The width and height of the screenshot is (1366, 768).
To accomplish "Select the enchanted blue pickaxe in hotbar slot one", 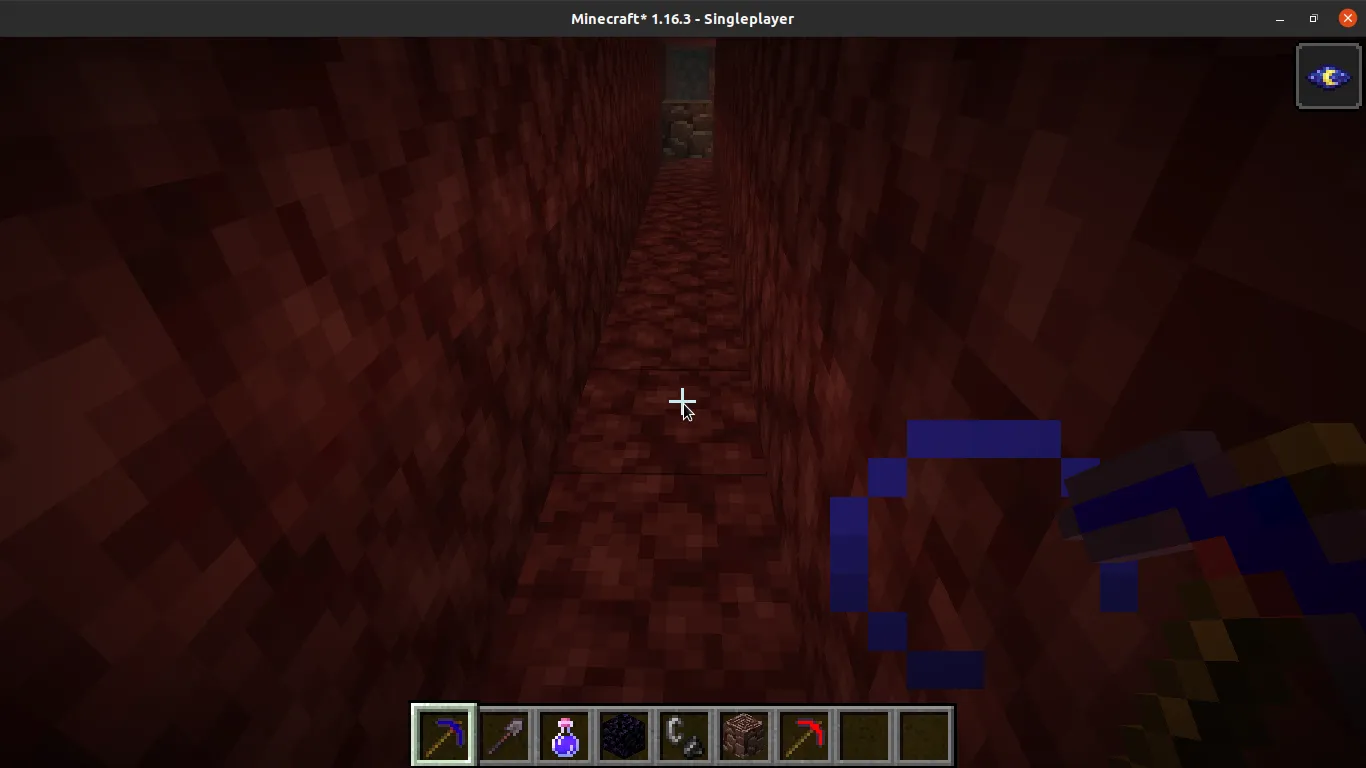I will pyautogui.click(x=443, y=735).
